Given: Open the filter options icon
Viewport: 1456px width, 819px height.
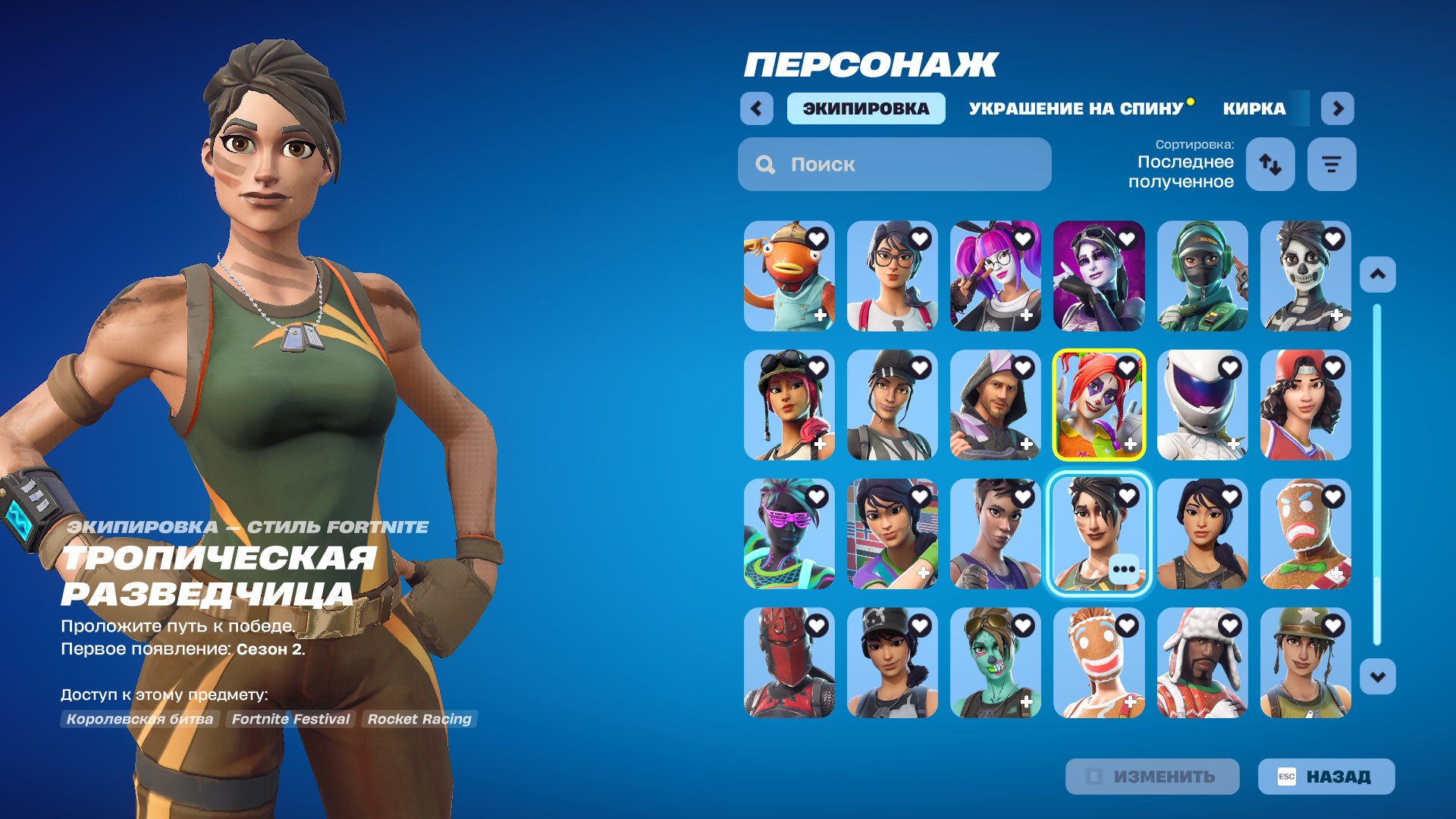Looking at the screenshot, I should click(x=1332, y=164).
